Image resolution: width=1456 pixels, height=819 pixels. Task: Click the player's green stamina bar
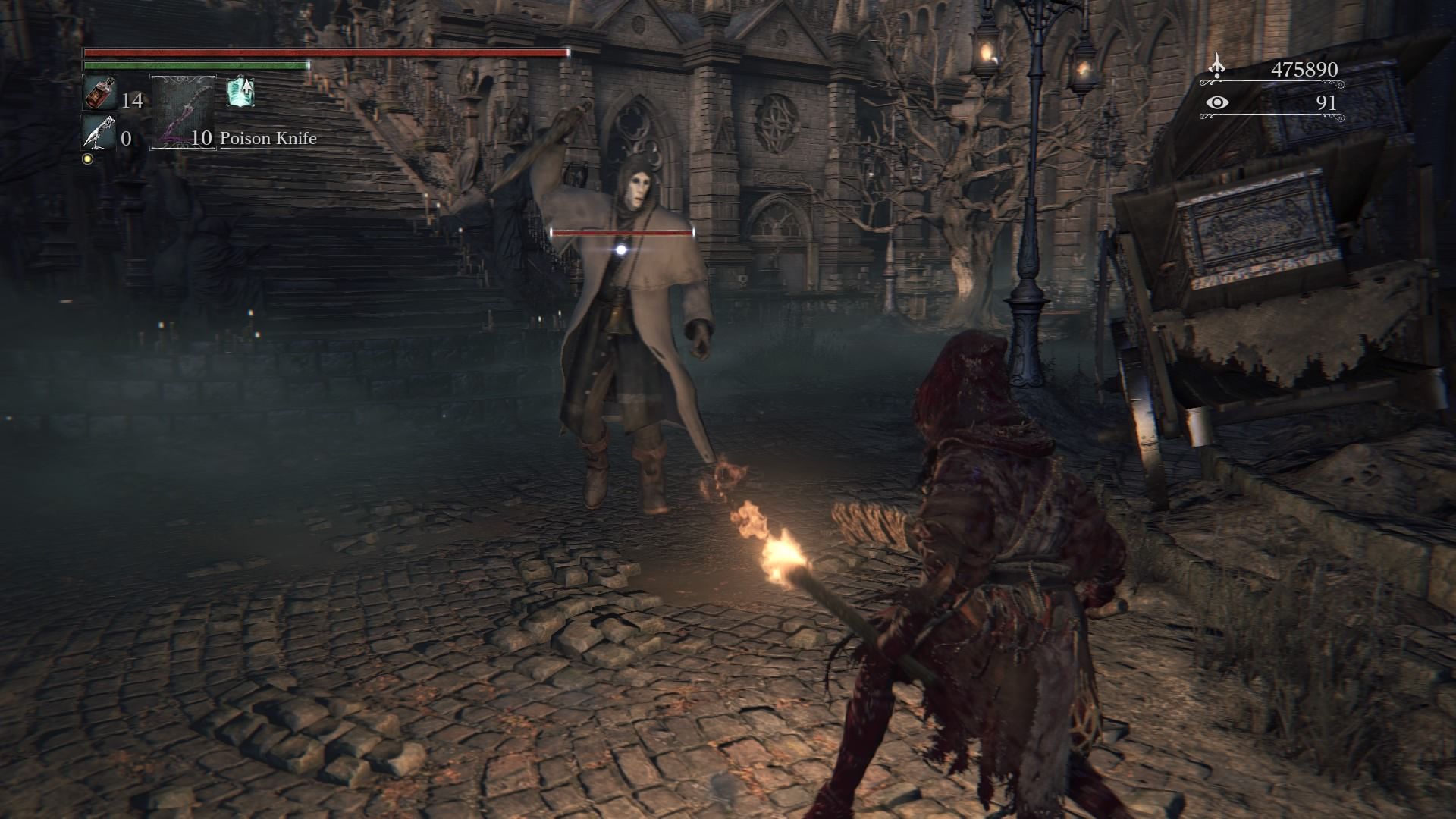pos(193,66)
